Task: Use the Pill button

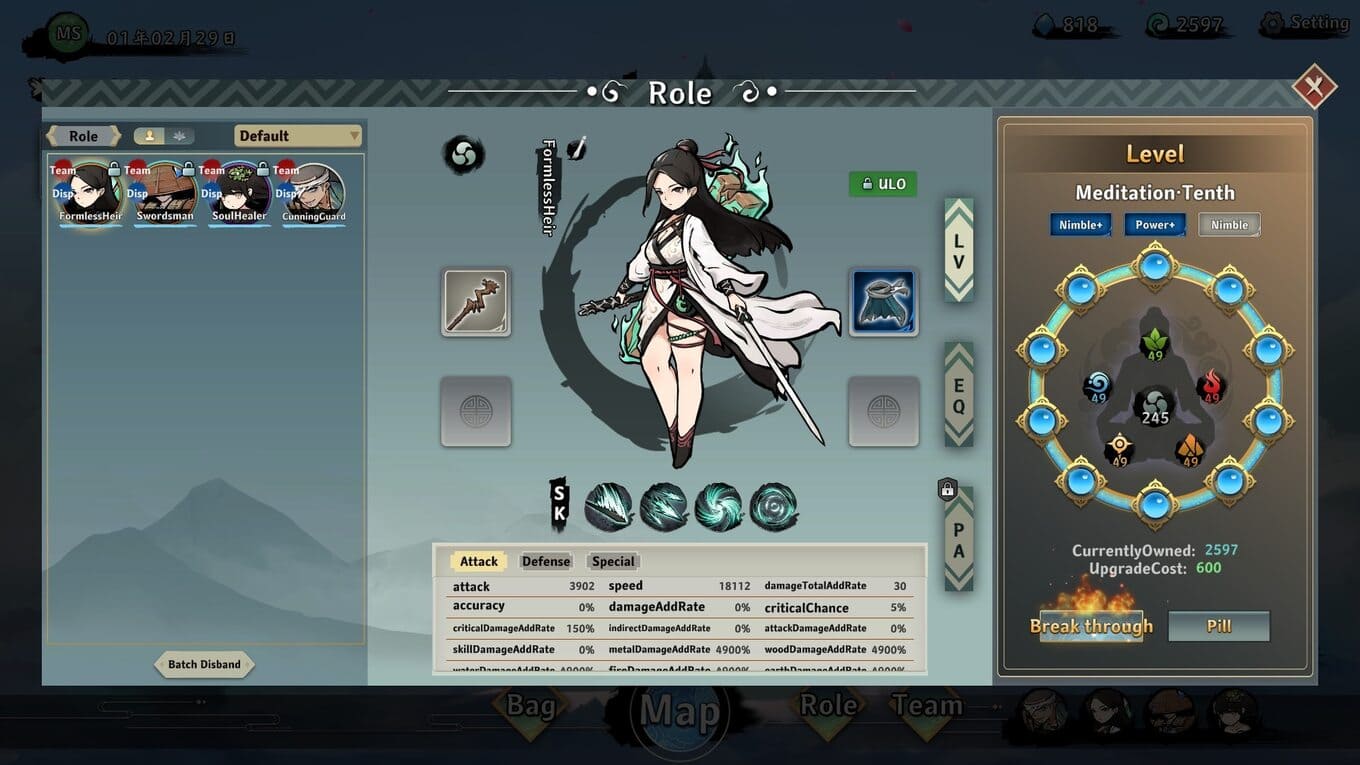Action: [x=1218, y=626]
